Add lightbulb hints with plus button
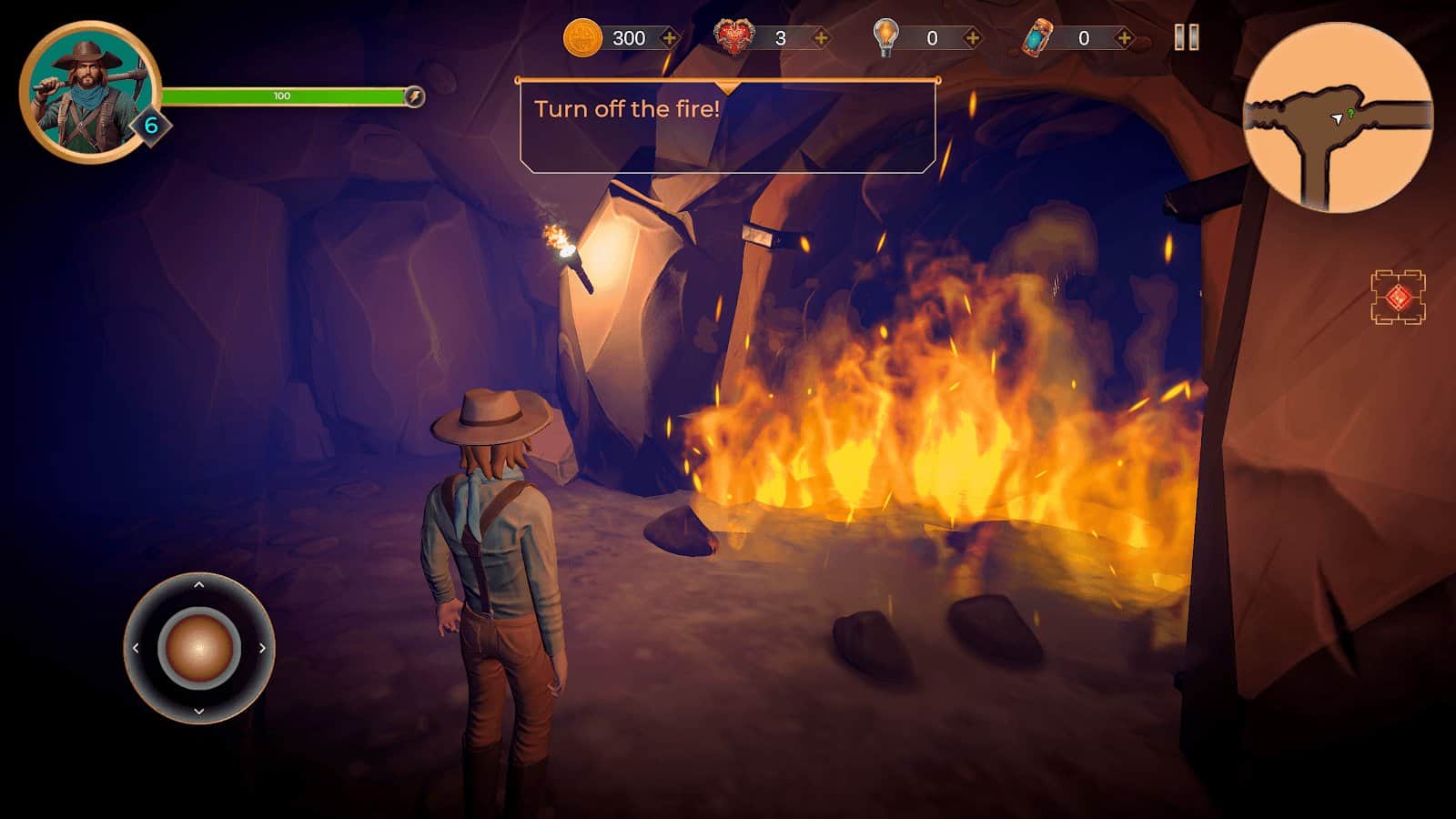This screenshot has height=819, width=1456. (x=973, y=38)
